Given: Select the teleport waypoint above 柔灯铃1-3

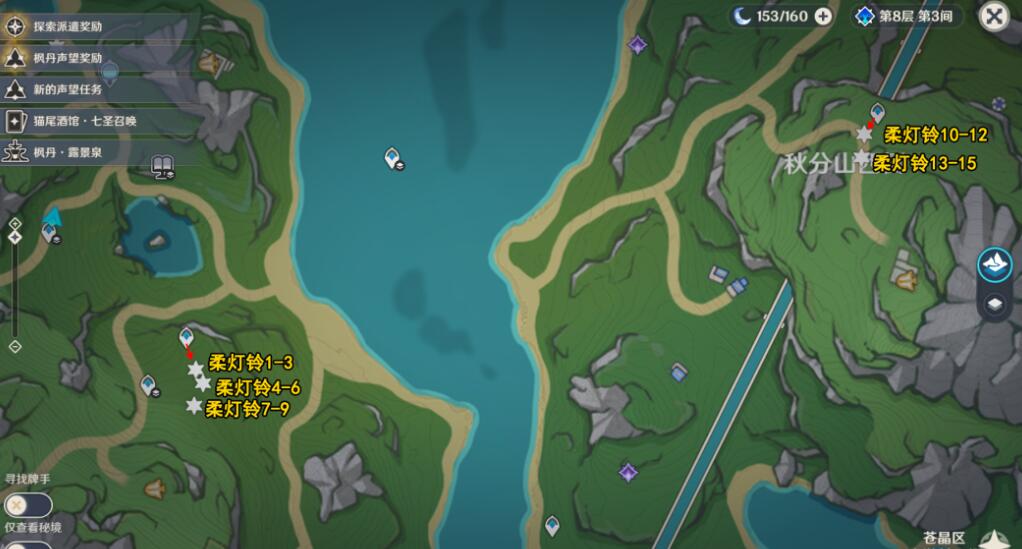Looking at the screenshot, I should pos(186,336).
